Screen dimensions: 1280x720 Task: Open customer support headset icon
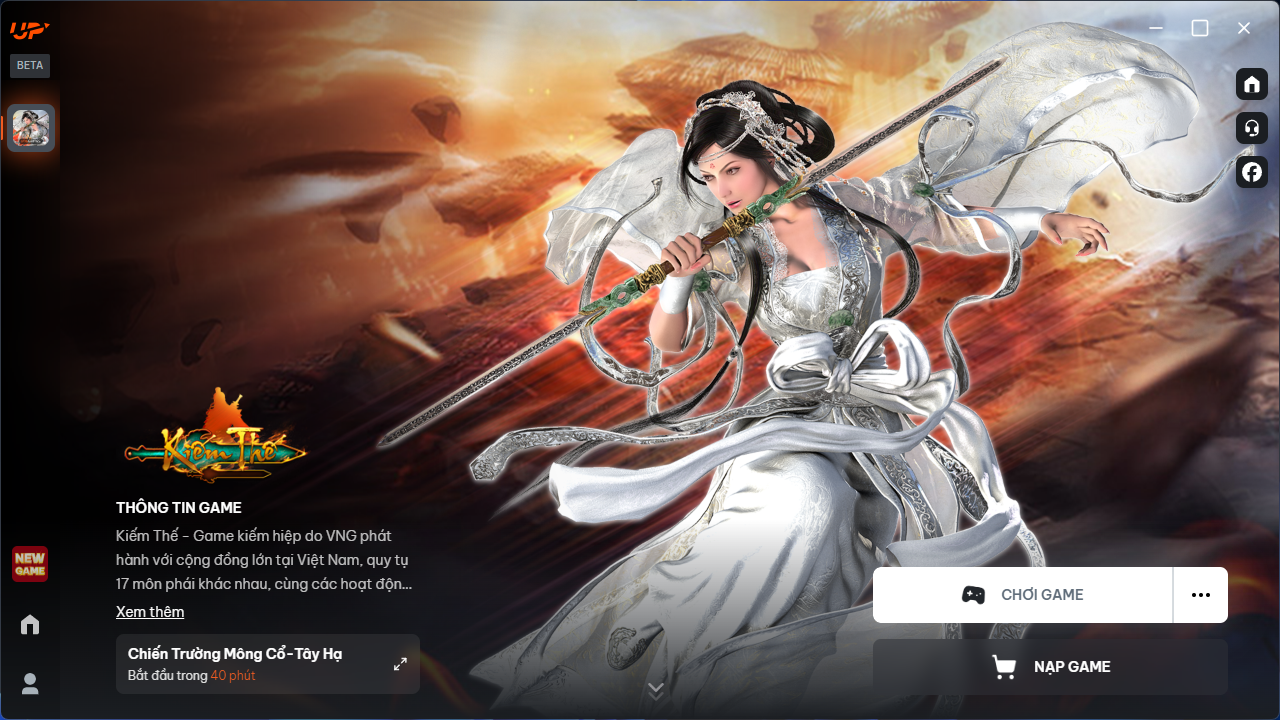click(x=1252, y=128)
